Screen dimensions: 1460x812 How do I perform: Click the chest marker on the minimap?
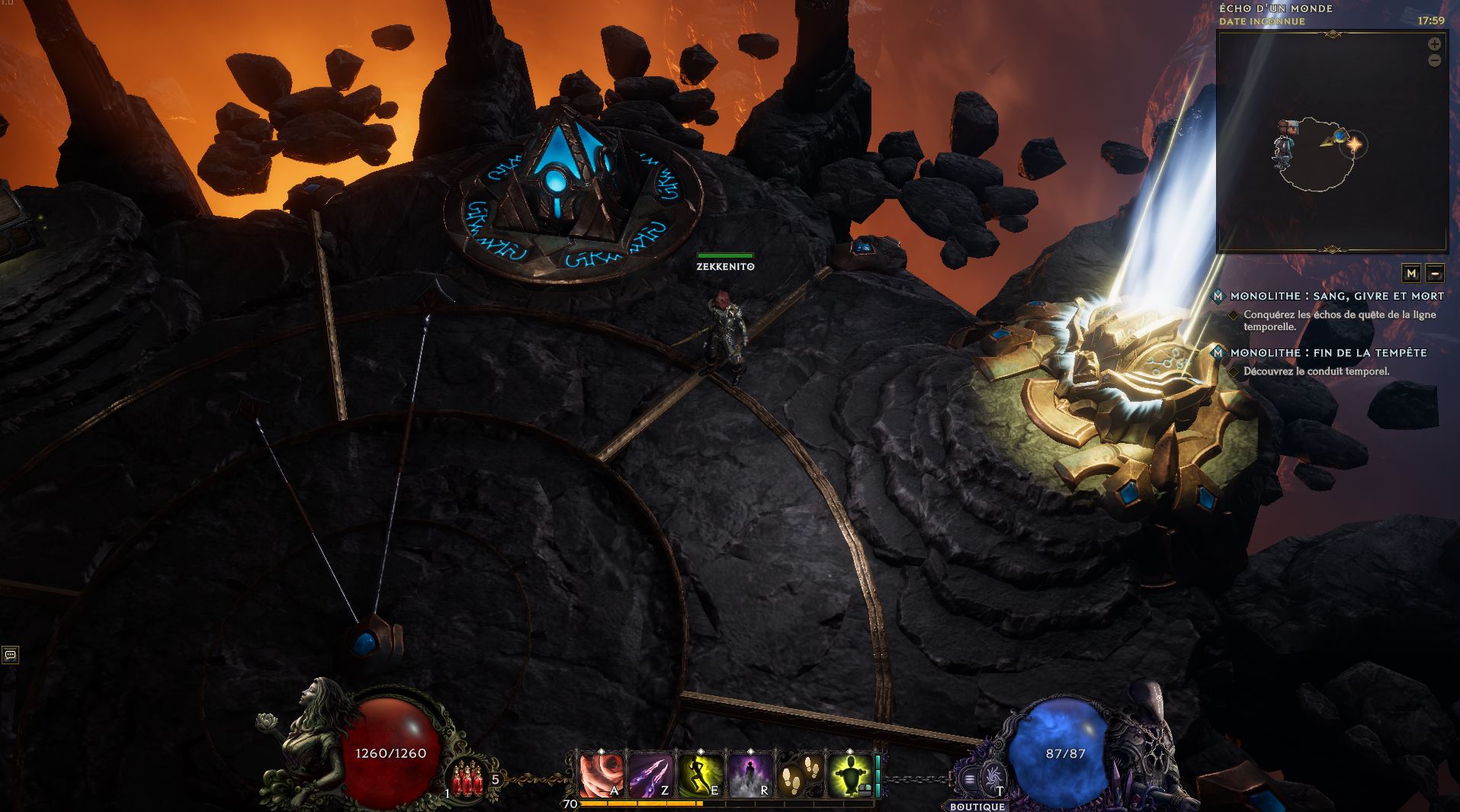[1288, 127]
